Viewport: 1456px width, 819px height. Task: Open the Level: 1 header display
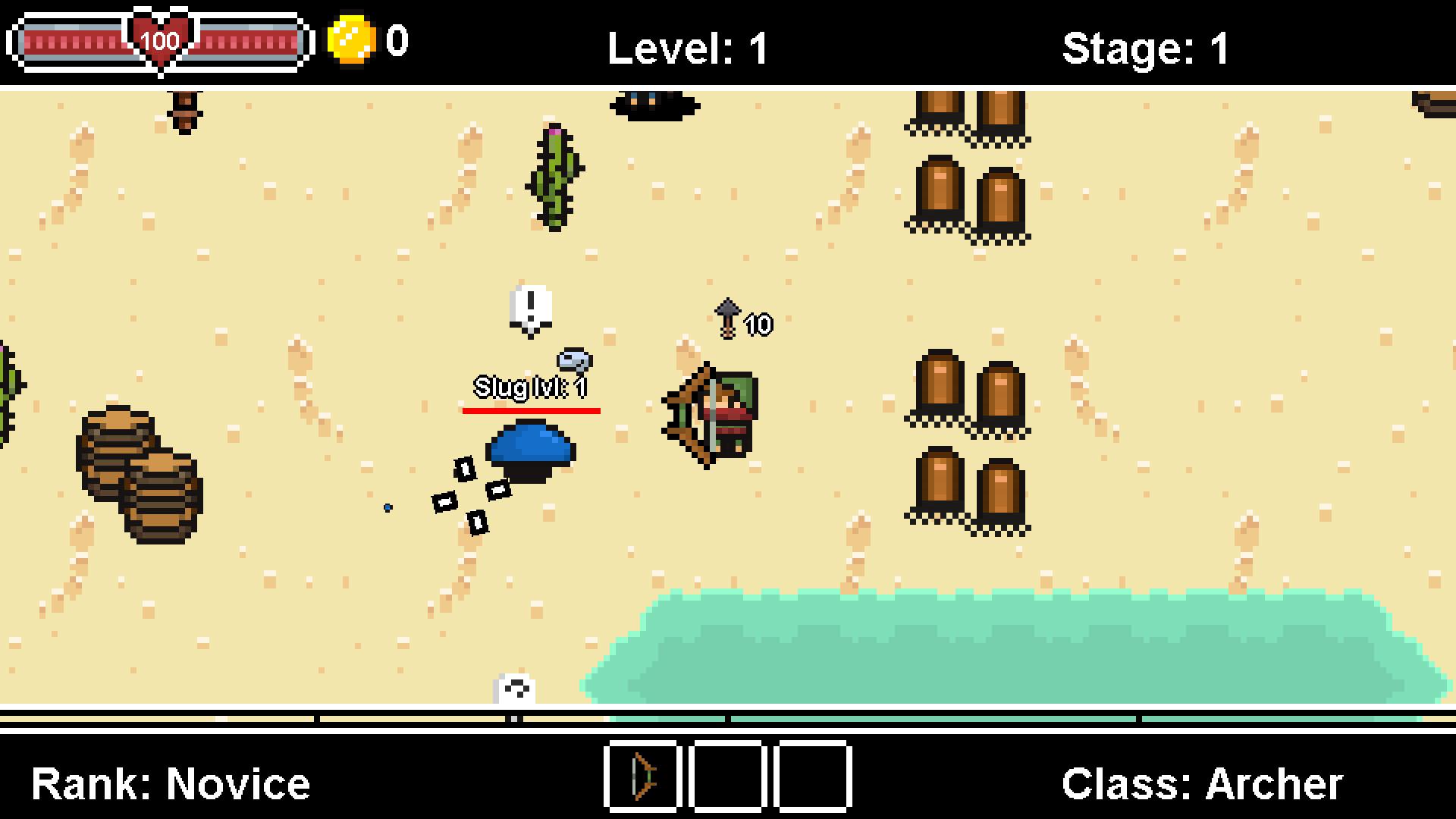coord(686,47)
